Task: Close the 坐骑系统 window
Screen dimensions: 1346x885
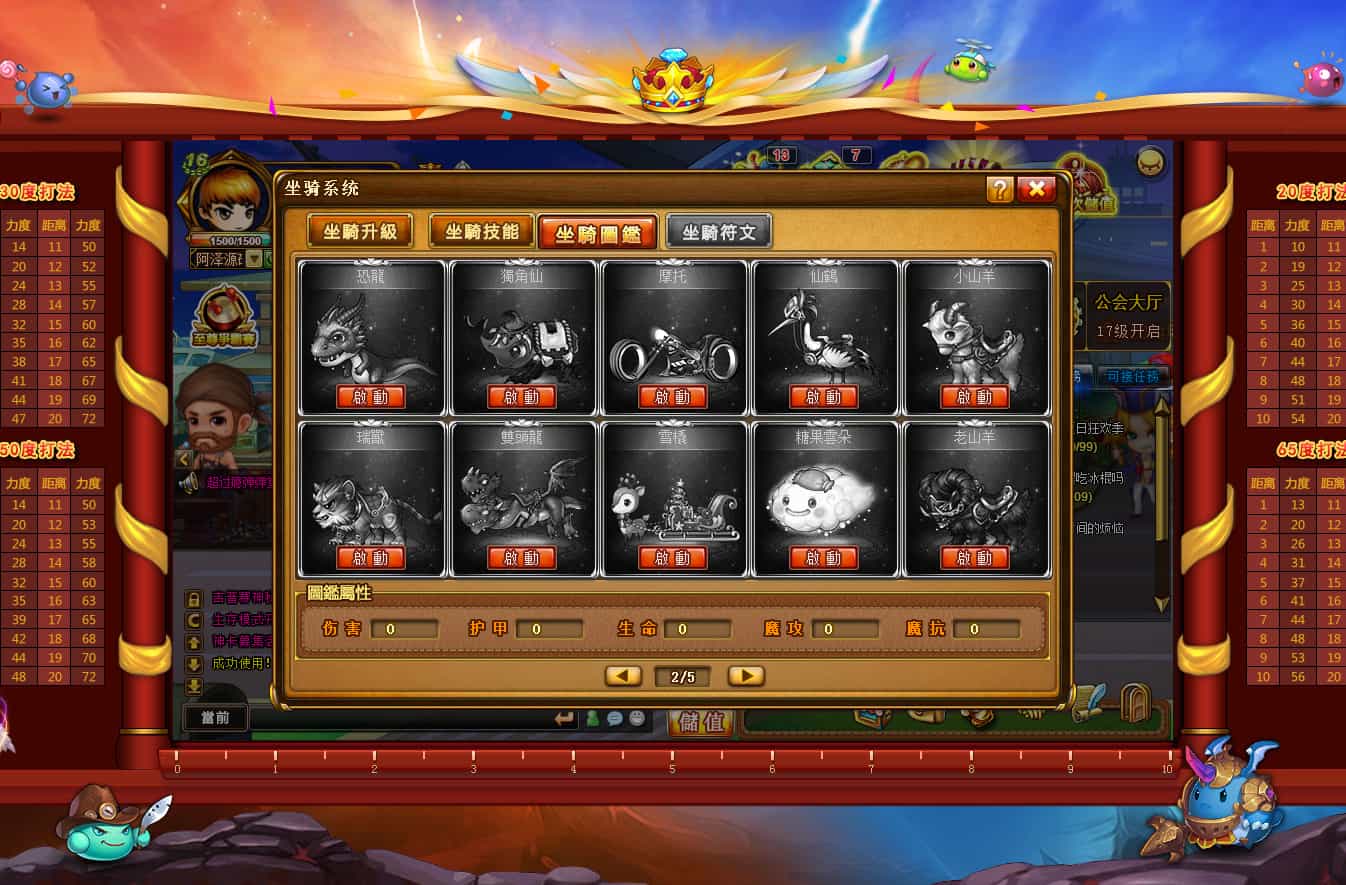Action: click(x=1037, y=189)
